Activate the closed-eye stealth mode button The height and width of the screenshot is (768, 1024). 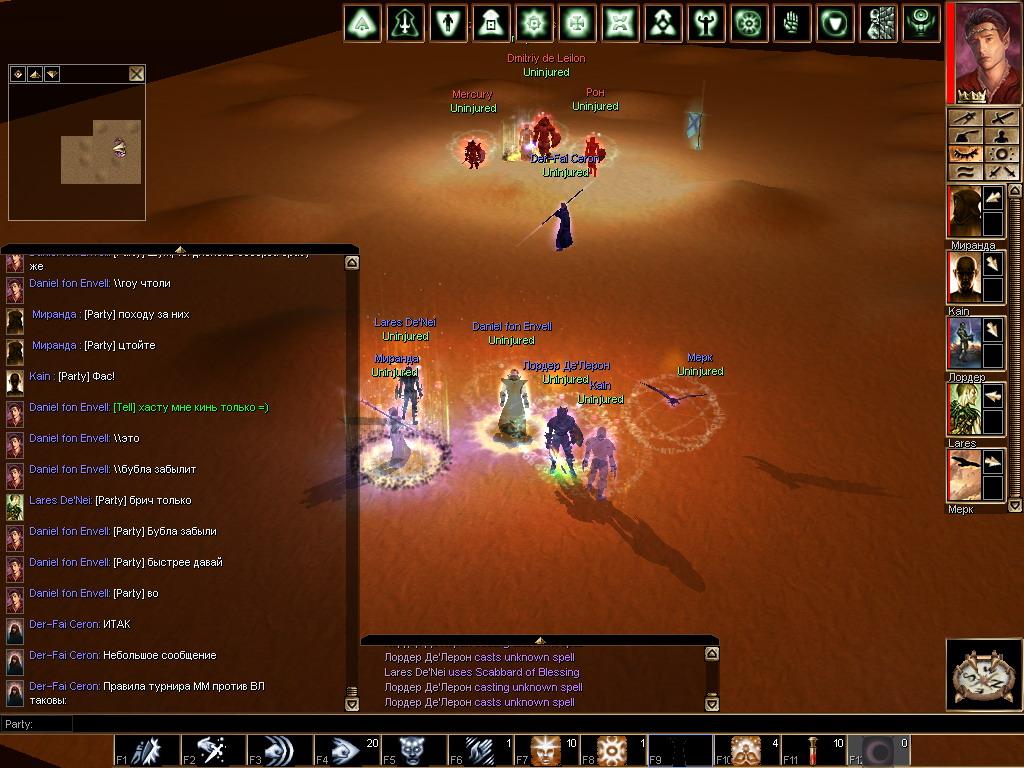(x=964, y=154)
